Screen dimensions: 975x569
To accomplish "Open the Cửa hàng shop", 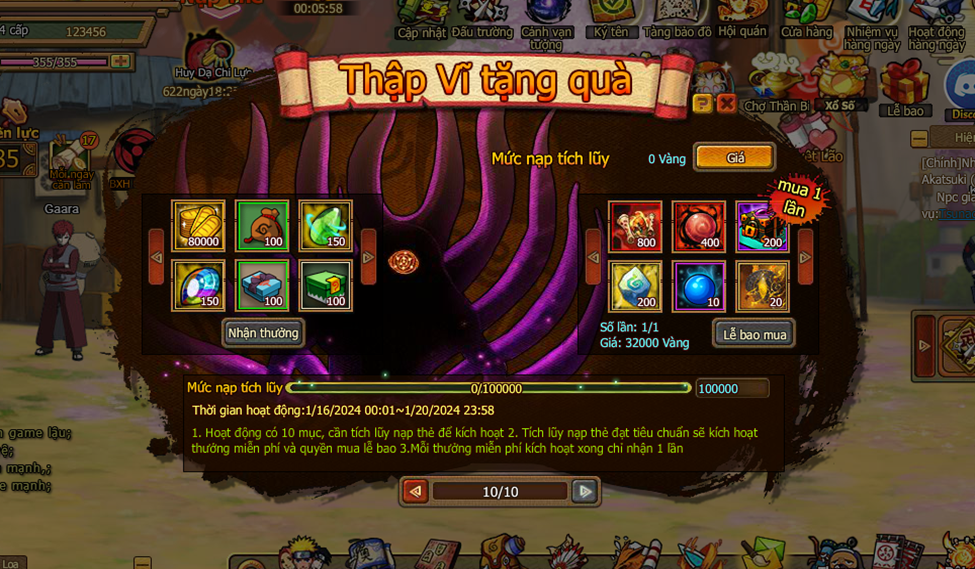I will pyautogui.click(x=806, y=18).
